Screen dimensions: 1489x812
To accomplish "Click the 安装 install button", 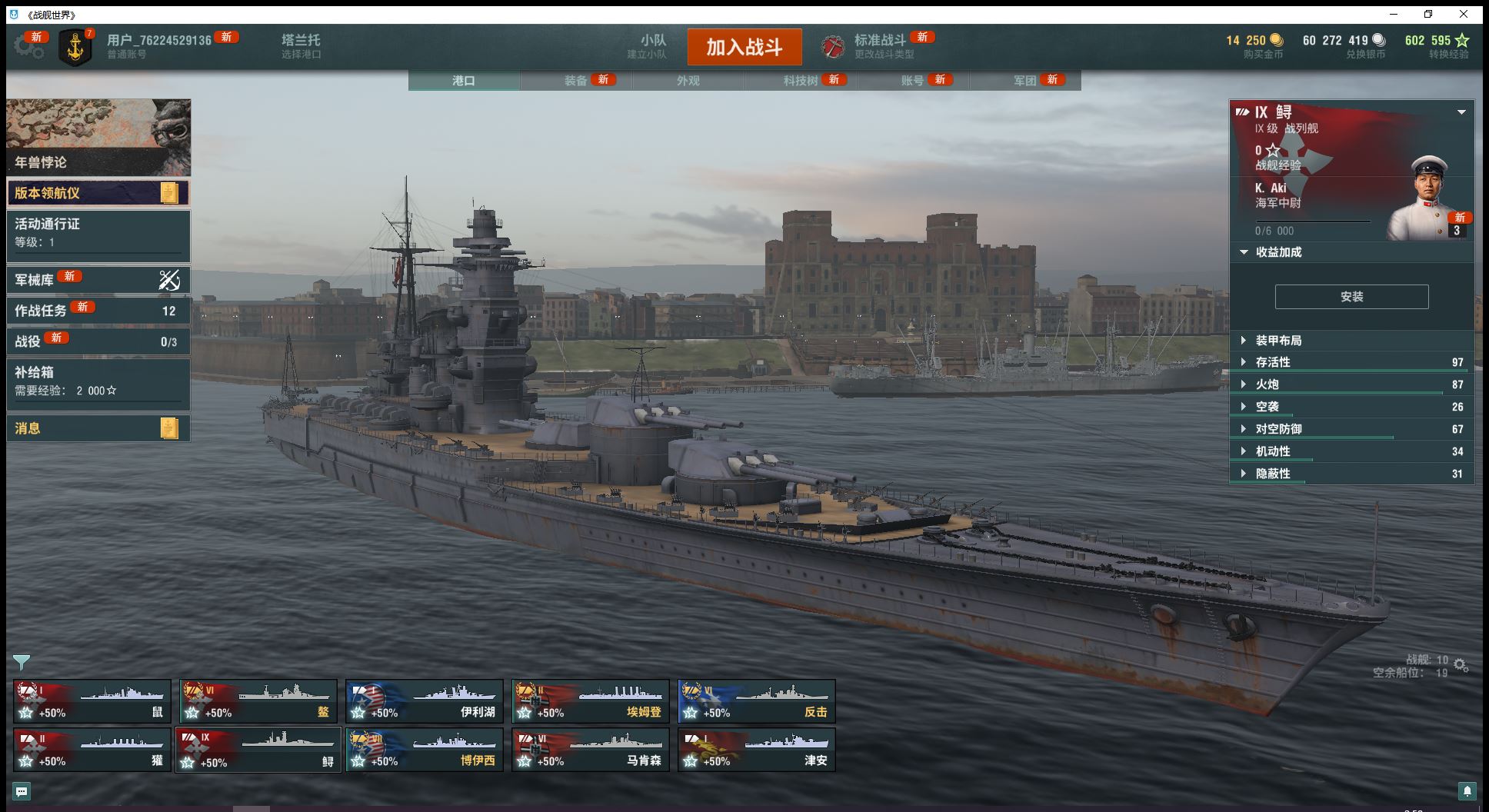I will 1351,297.
